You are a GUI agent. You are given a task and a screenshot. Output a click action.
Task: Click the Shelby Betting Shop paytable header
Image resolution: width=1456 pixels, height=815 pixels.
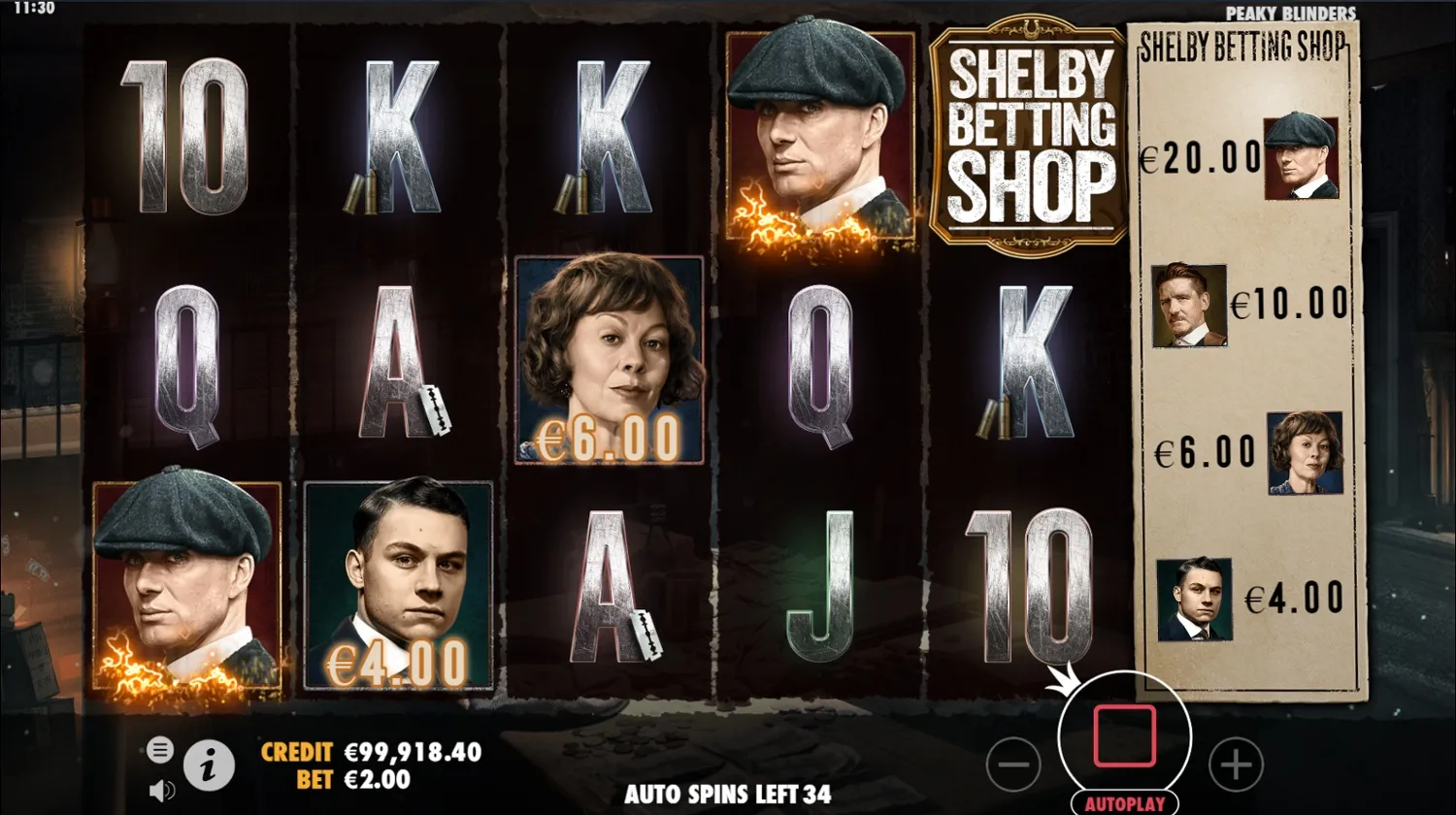coord(1244,46)
